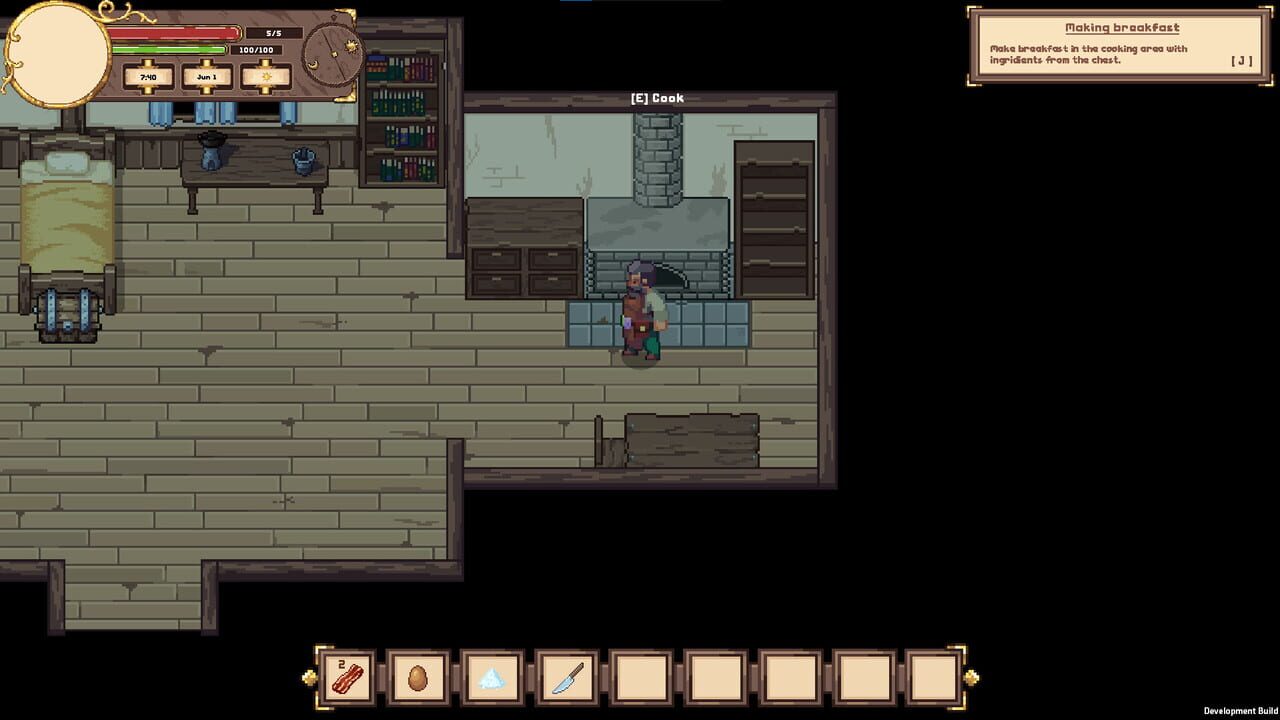Image resolution: width=1280 pixels, height=720 pixels.
Task: Click the moon symbol on the clock dial
Action: tap(312, 65)
